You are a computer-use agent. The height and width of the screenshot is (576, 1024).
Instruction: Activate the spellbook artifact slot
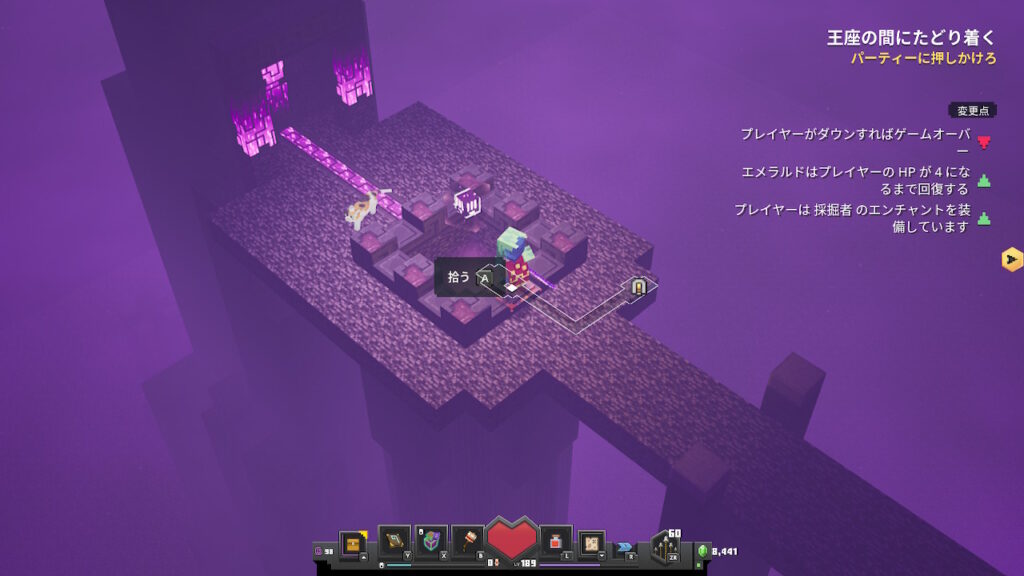point(394,540)
